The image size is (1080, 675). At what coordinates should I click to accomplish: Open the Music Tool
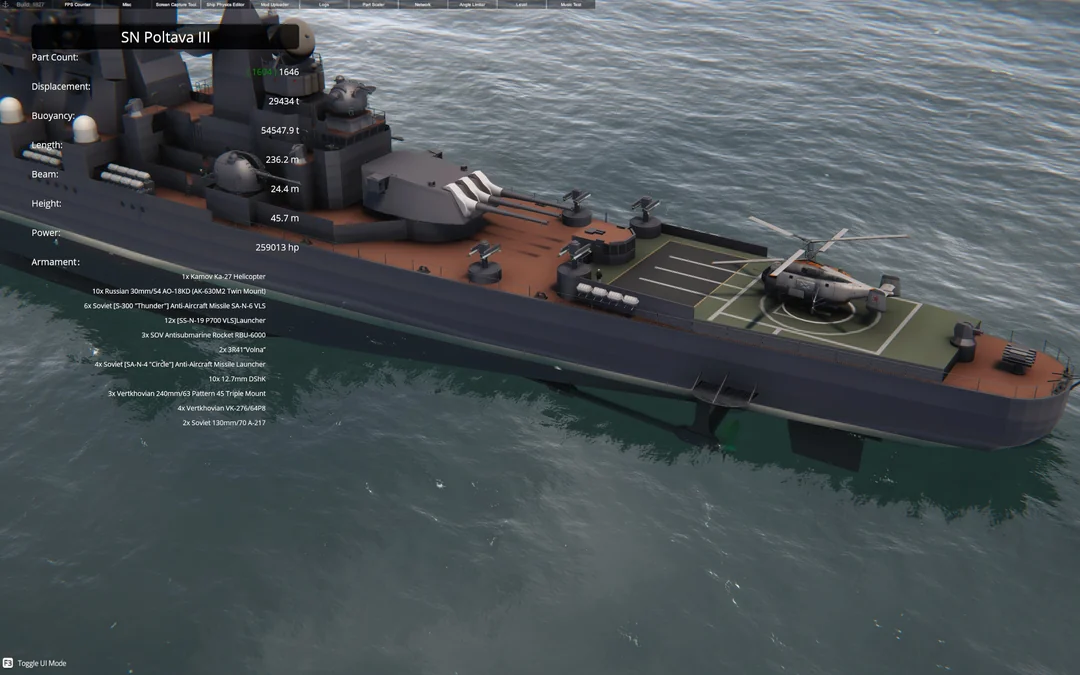pyautogui.click(x=570, y=5)
